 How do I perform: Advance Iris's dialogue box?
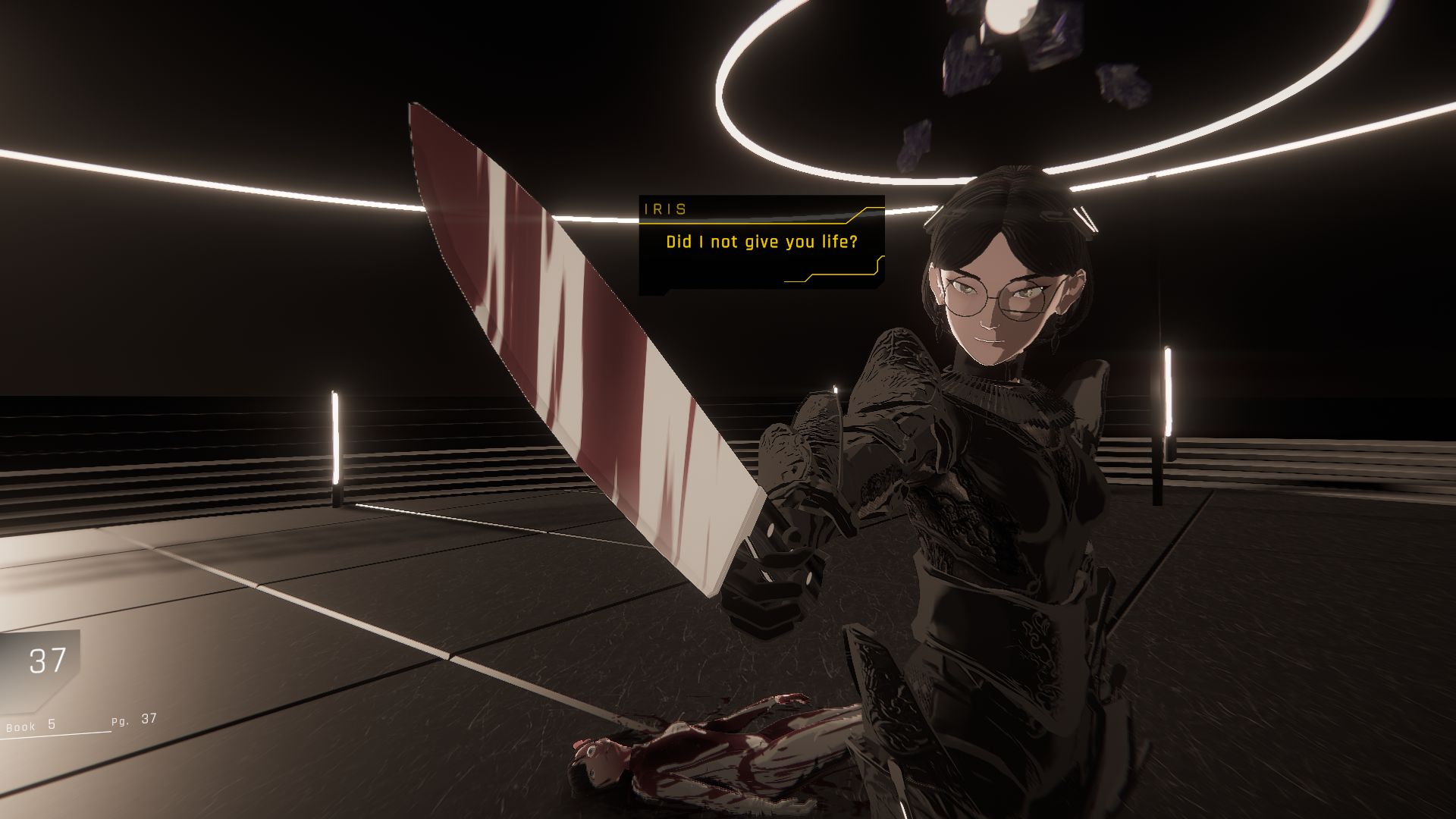click(x=761, y=243)
